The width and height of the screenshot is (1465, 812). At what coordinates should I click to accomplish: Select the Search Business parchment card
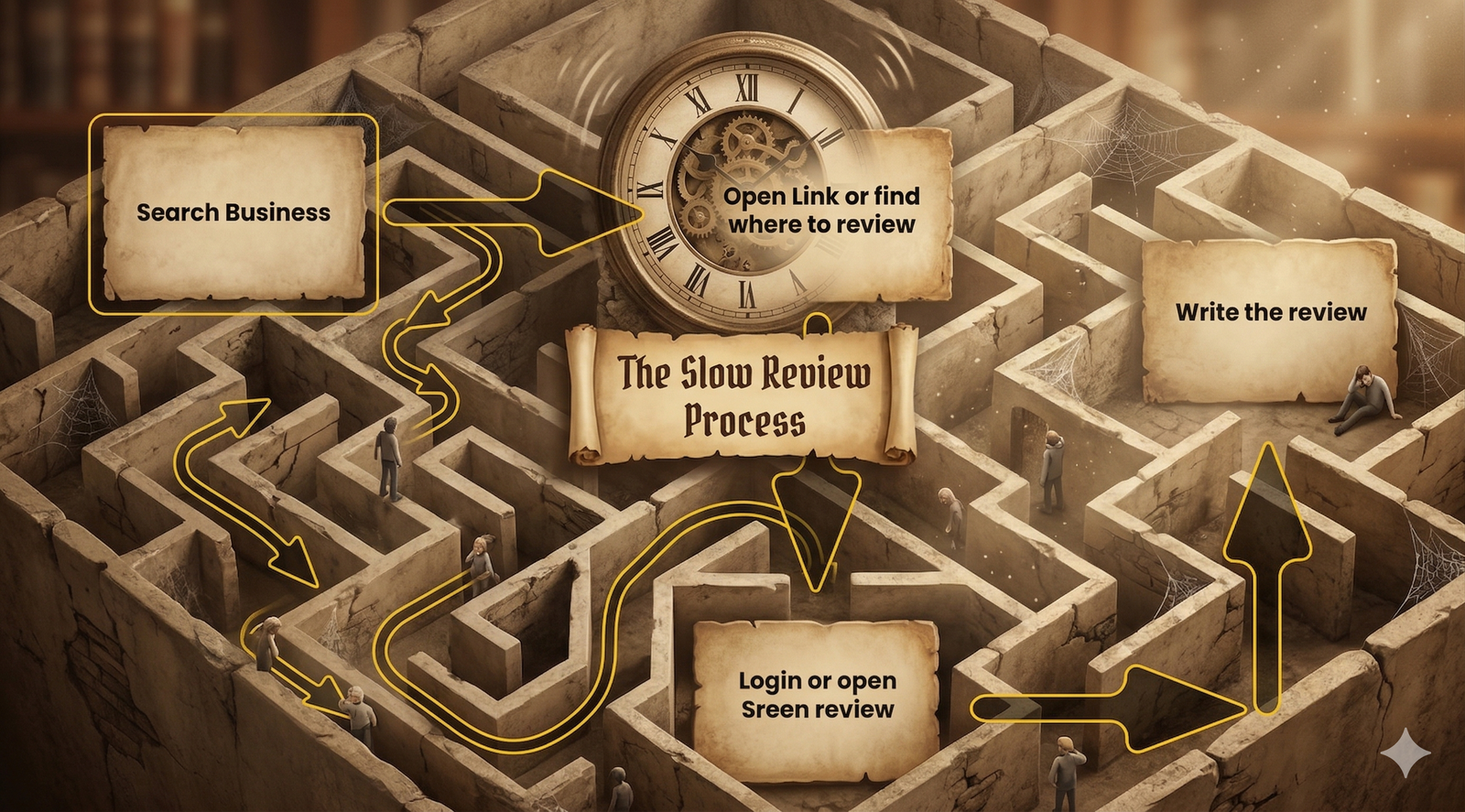click(x=233, y=212)
